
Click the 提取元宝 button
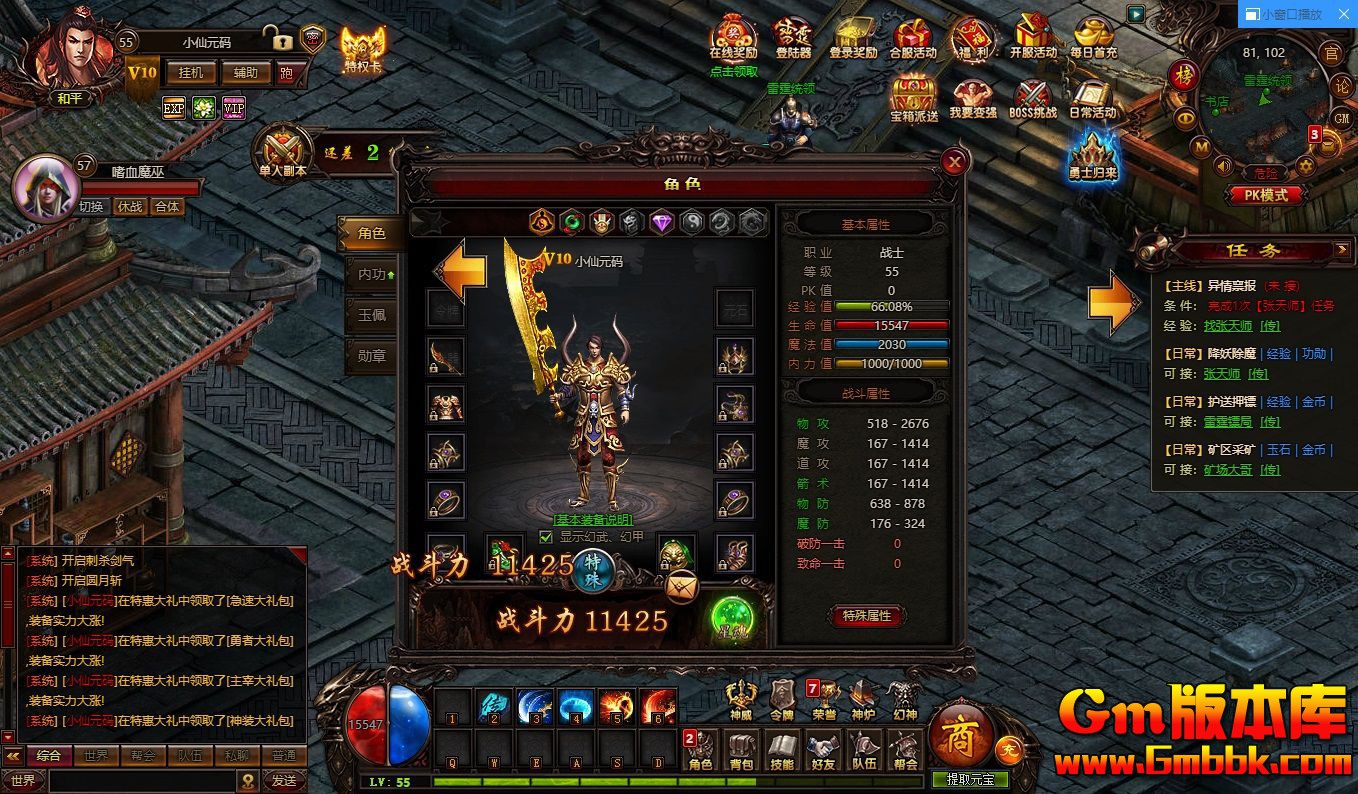click(970, 780)
